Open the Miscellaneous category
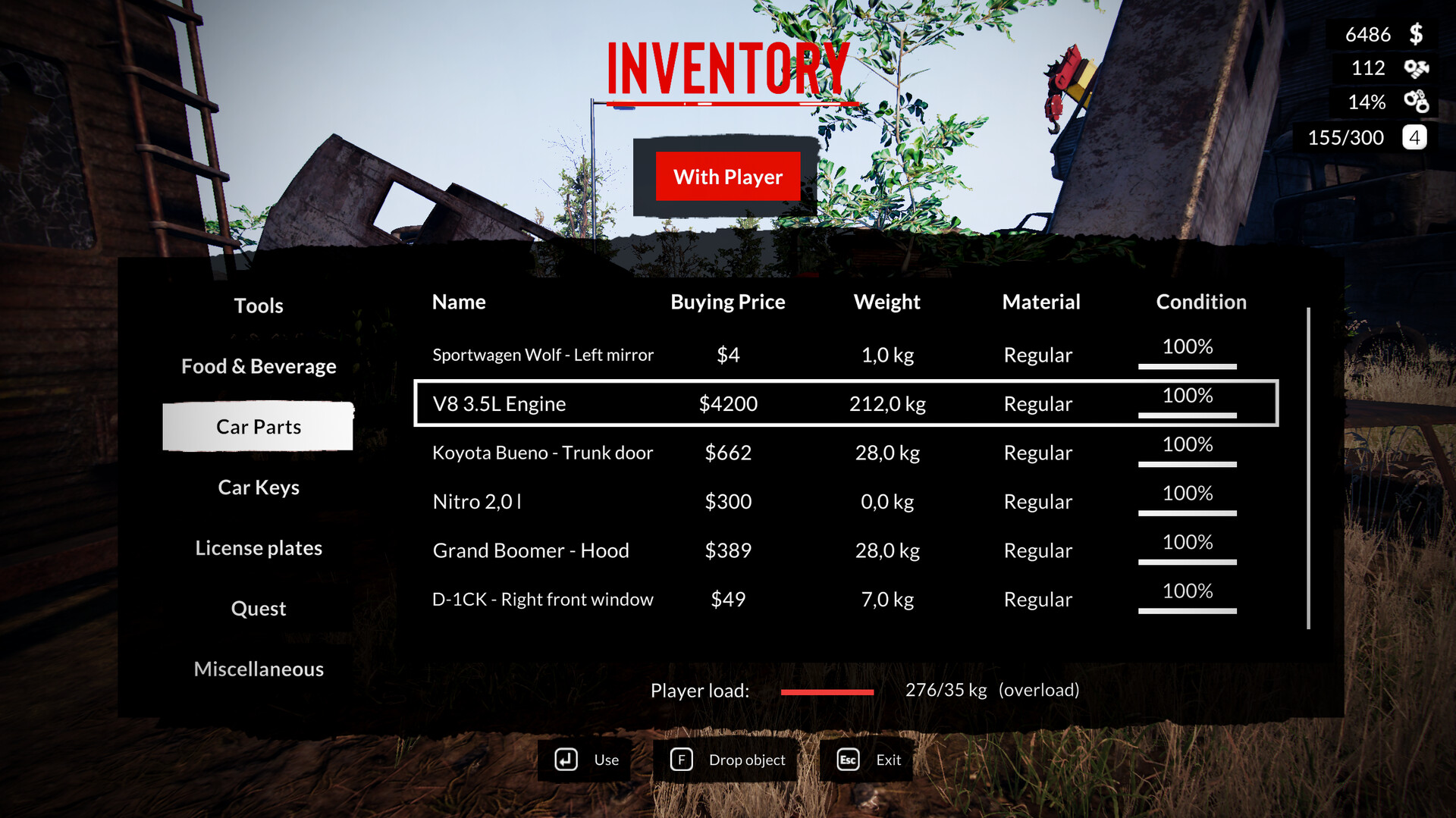 (259, 669)
